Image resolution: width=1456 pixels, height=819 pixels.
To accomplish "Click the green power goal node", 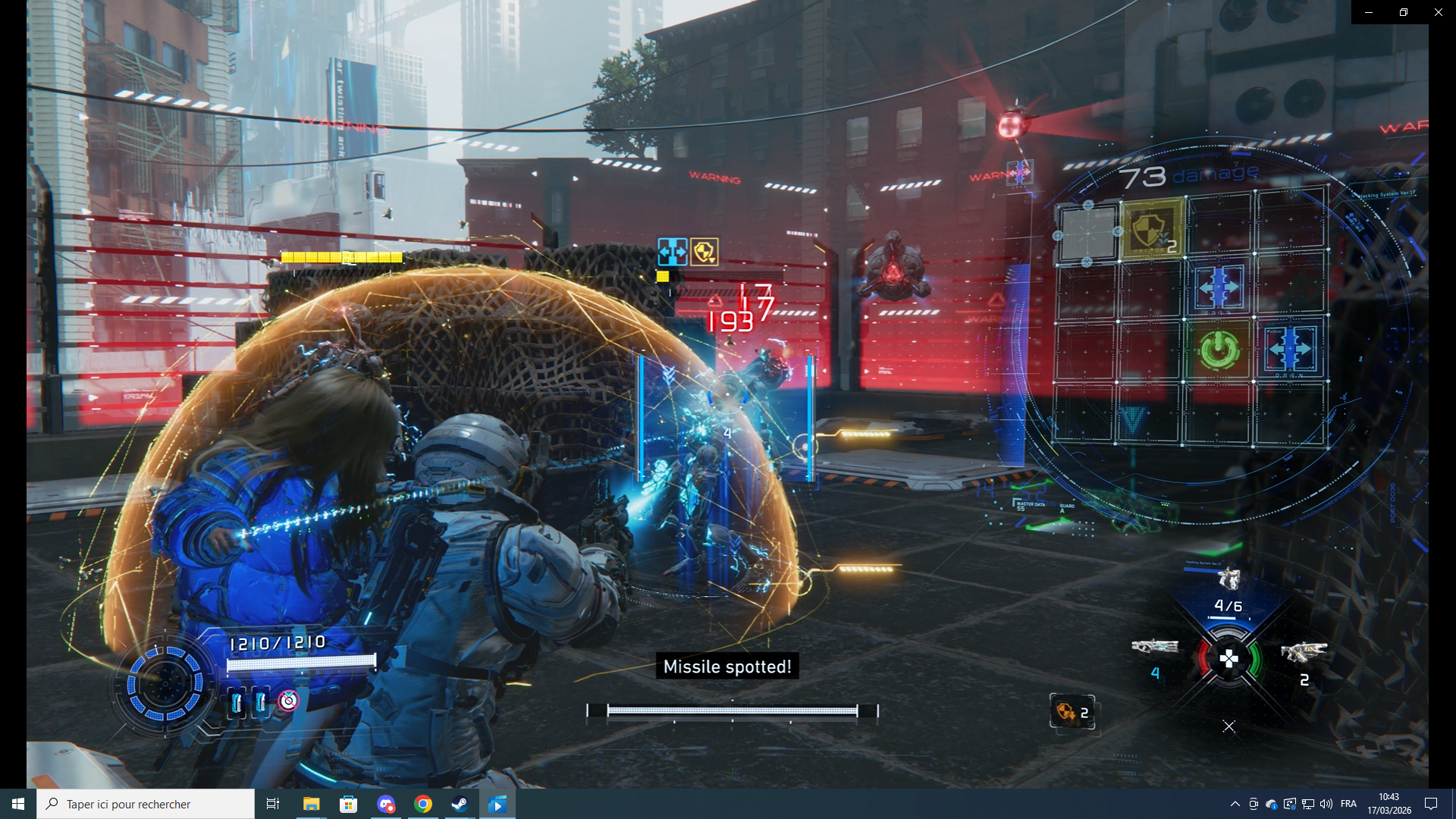I will coord(1218,350).
